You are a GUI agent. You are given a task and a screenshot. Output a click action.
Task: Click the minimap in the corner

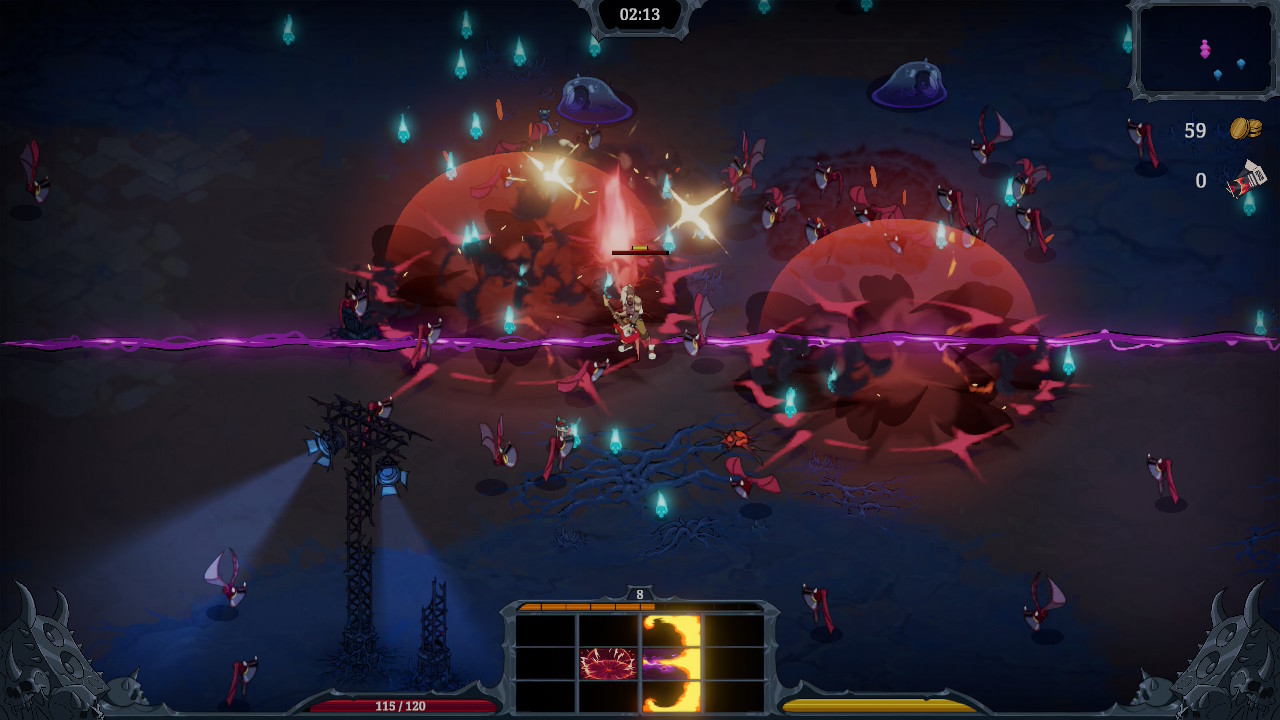click(1204, 49)
